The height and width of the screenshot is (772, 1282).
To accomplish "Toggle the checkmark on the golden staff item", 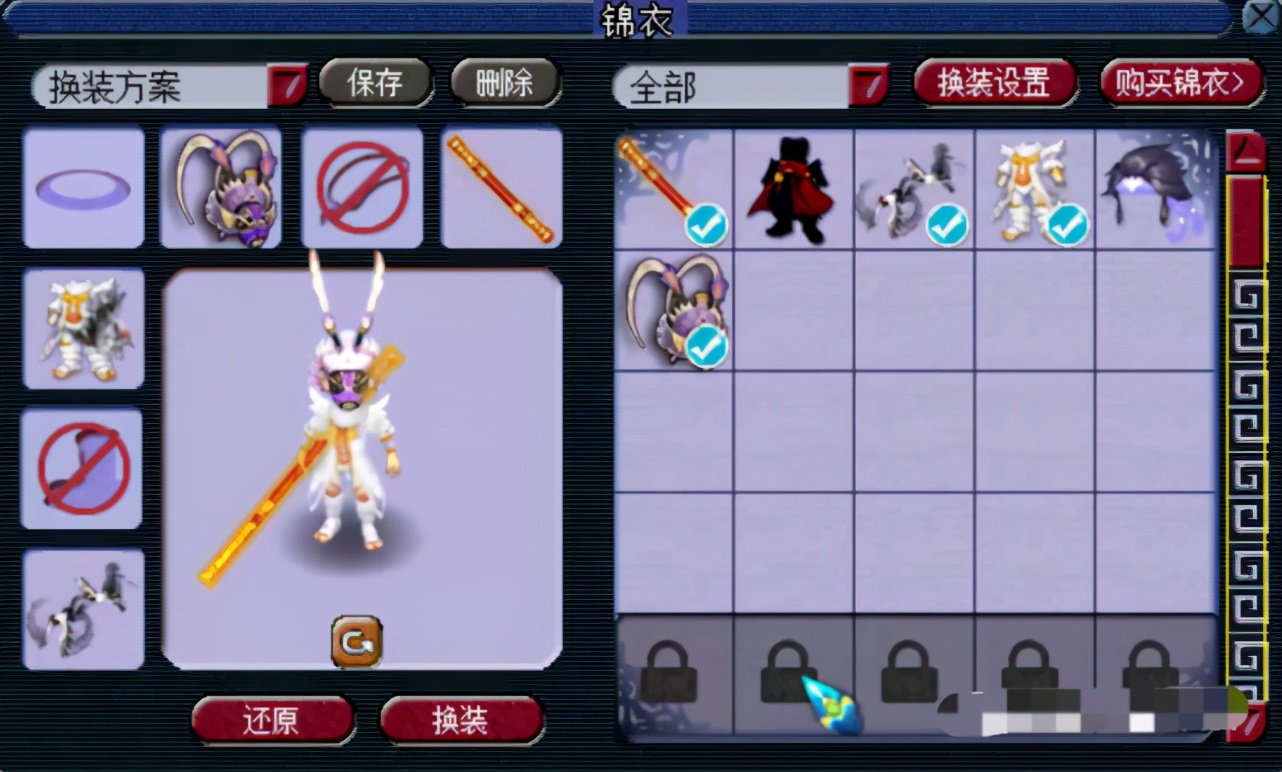I will [706, 226].
